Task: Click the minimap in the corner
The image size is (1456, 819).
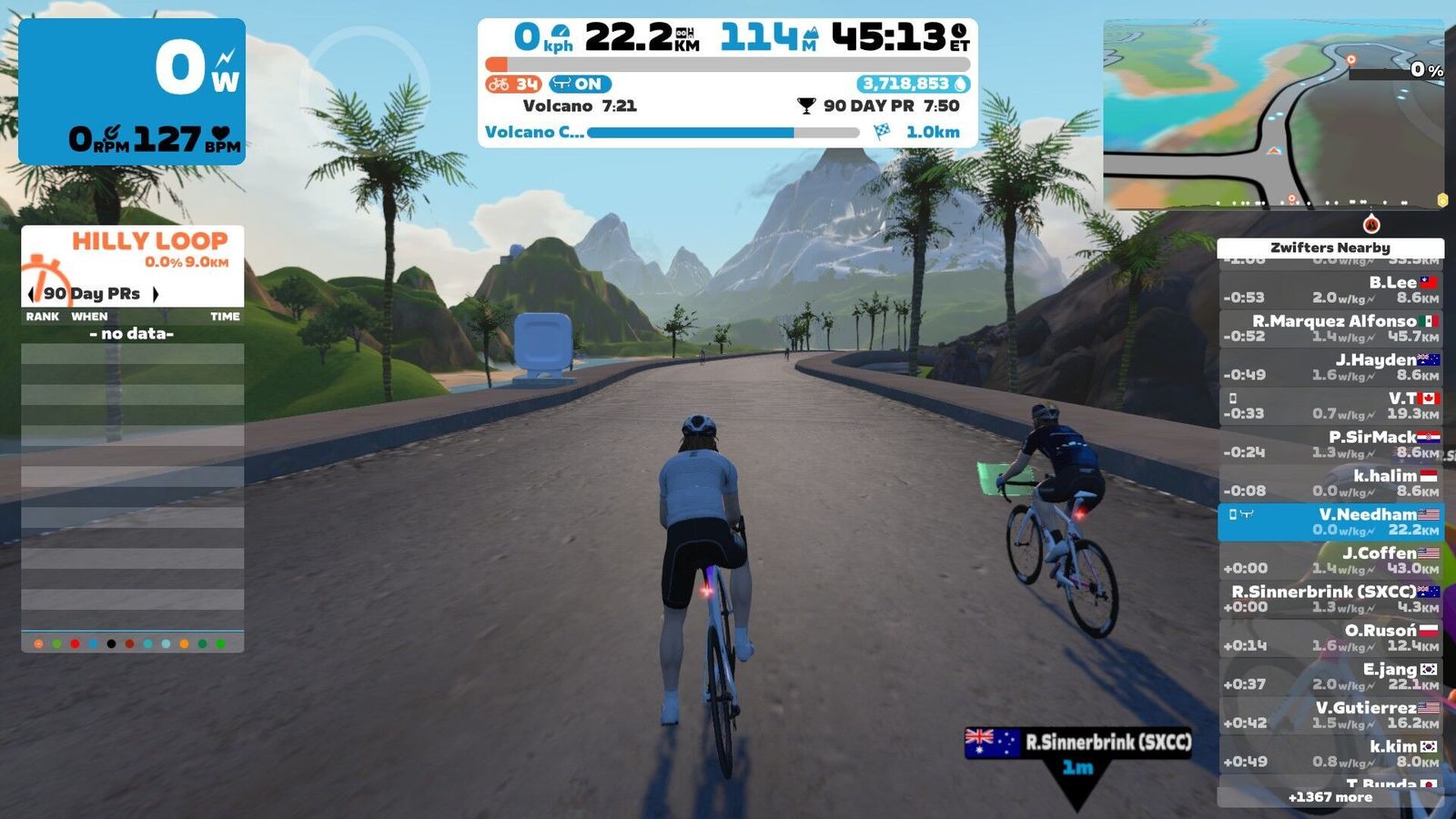Action: pyautogui.click(x=1273, y=116)
